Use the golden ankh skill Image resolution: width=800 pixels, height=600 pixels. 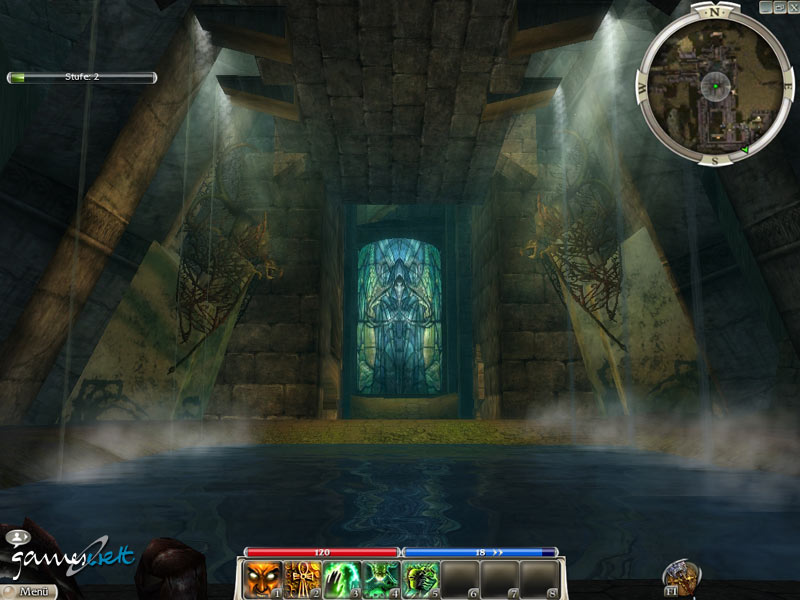(x=300, y=579)
